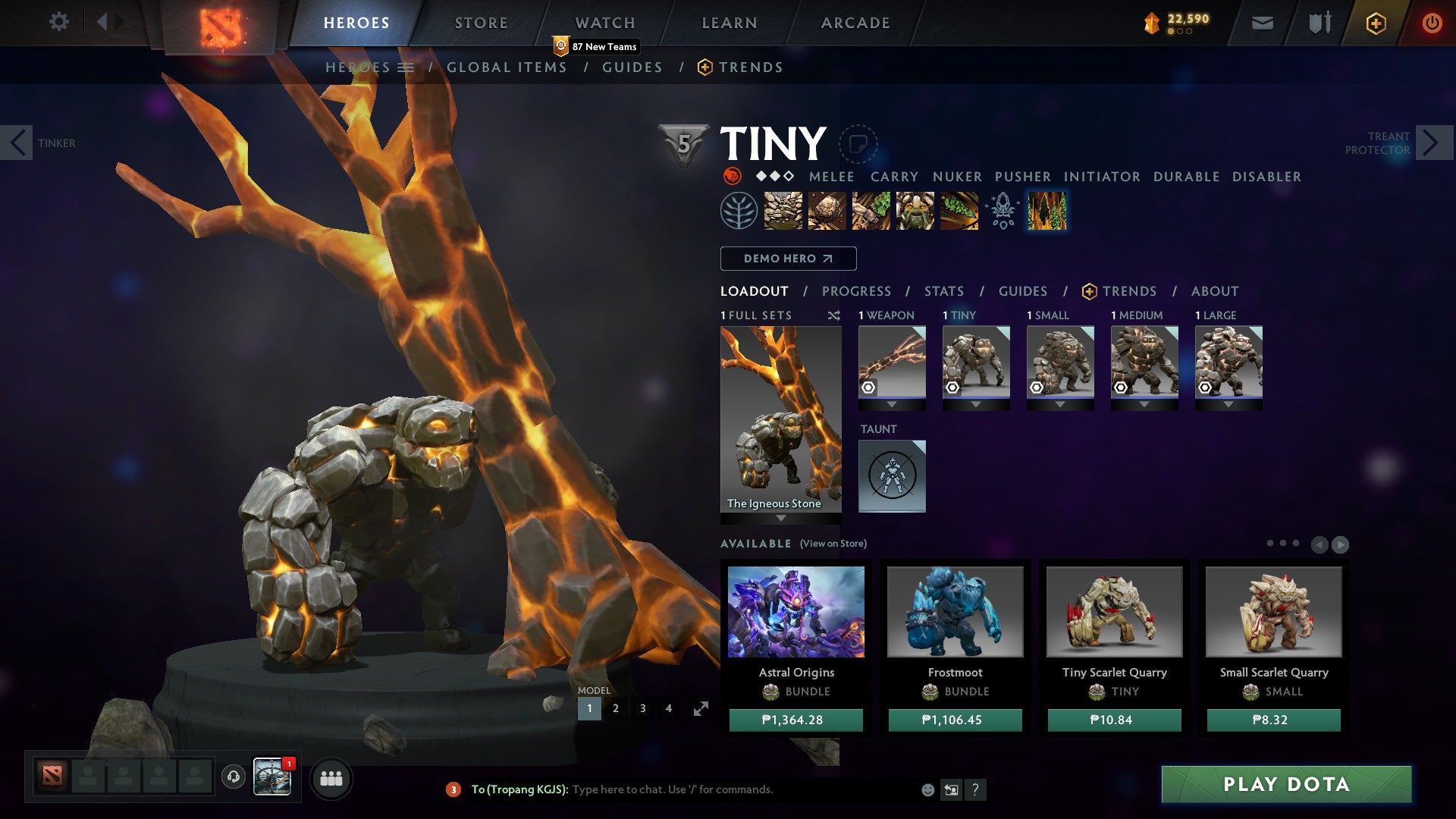The image size is (1456, 819).
Task: Select the emoticon icon in the chat bar
Action: coord(927,789)
